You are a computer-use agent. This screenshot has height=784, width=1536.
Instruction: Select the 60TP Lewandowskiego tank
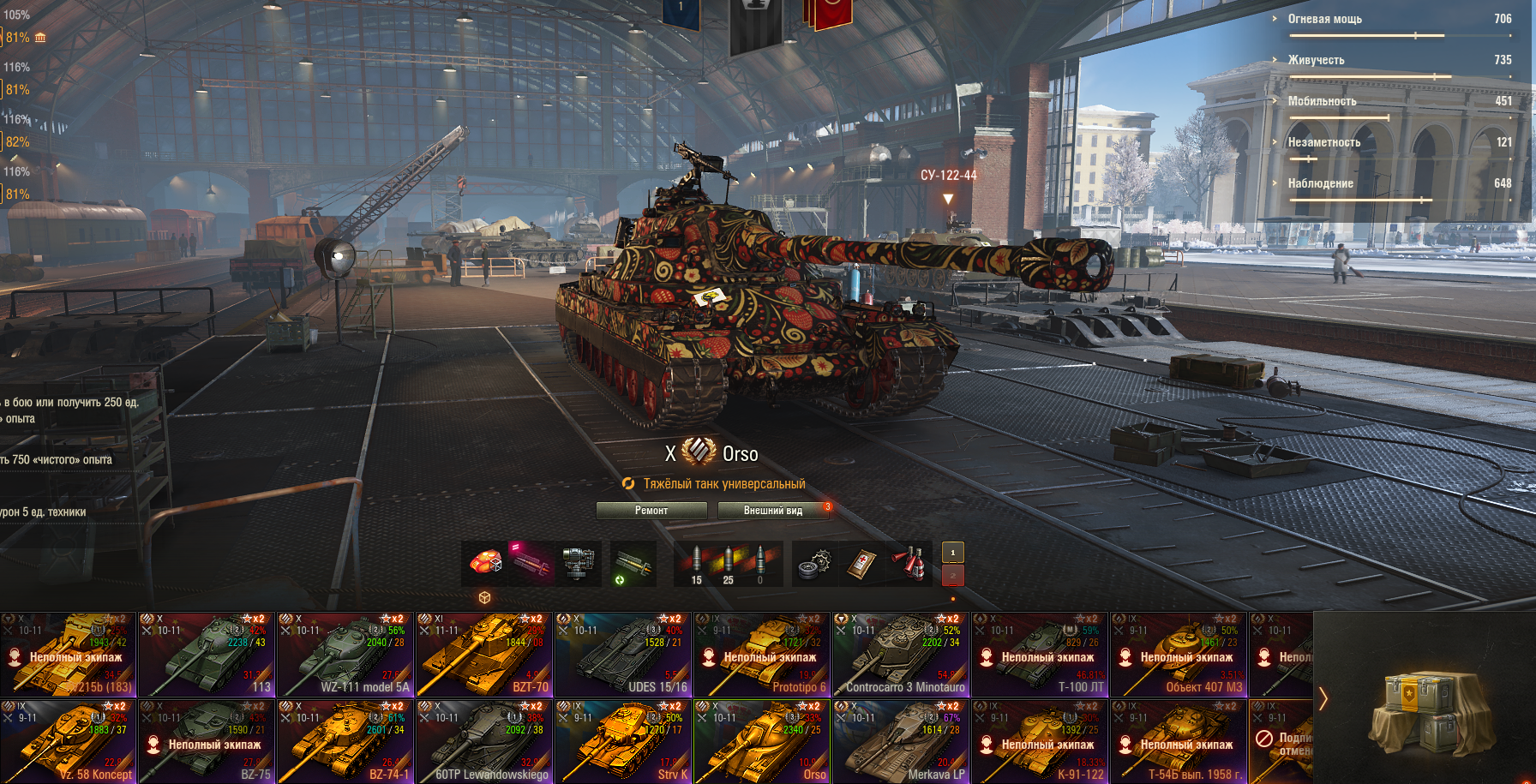(x=484, y=742)
